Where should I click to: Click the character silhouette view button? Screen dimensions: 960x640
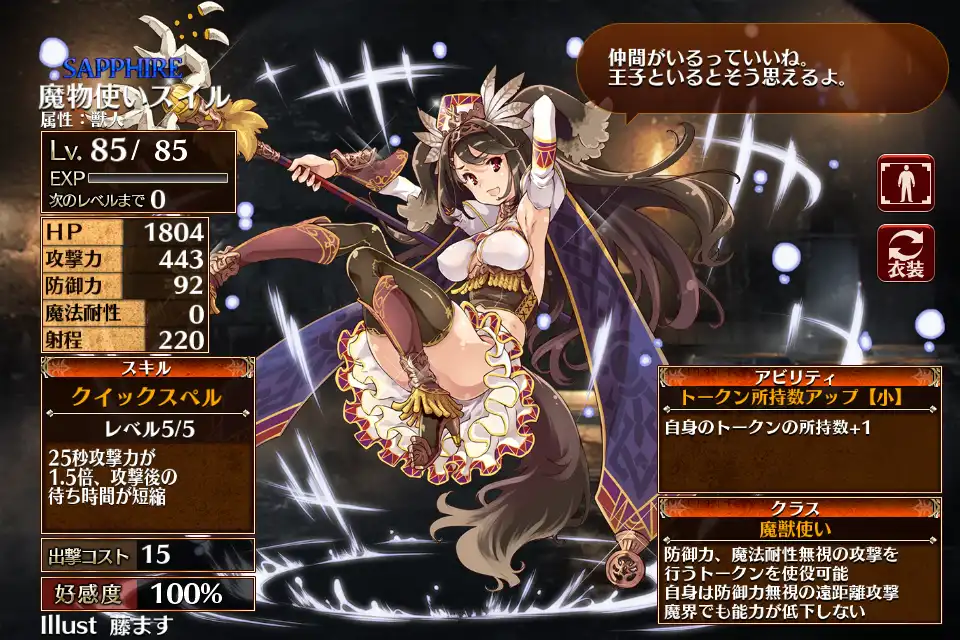coord(905,183)
